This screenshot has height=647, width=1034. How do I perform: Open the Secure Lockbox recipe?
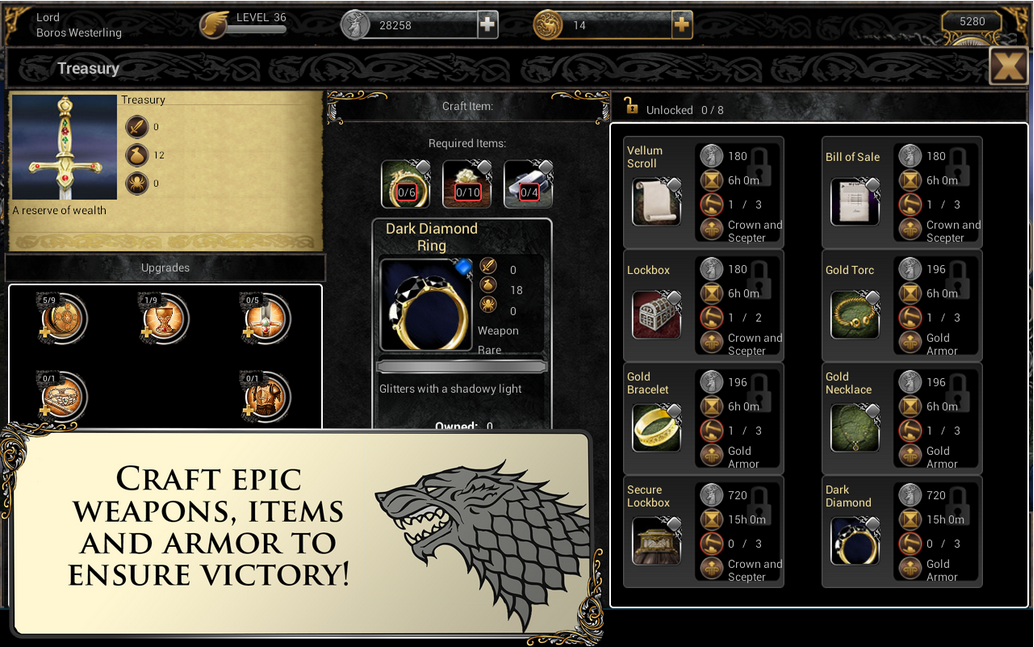click(657, 540)
